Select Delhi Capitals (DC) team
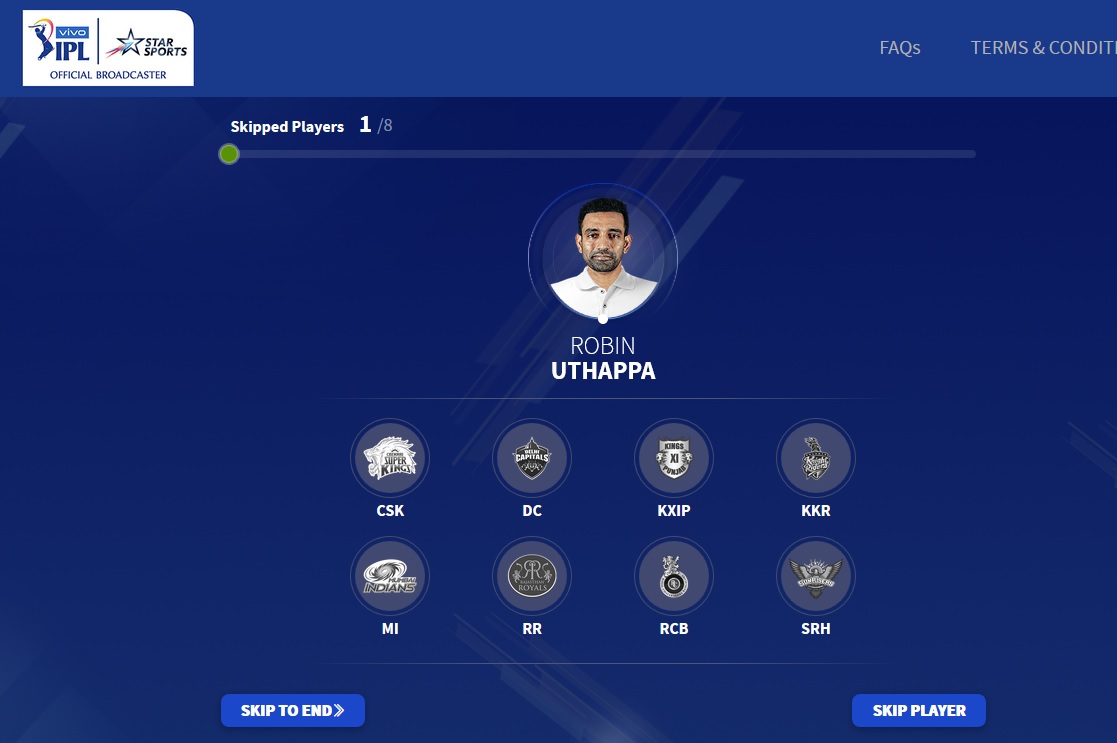 tap(531, 458)
